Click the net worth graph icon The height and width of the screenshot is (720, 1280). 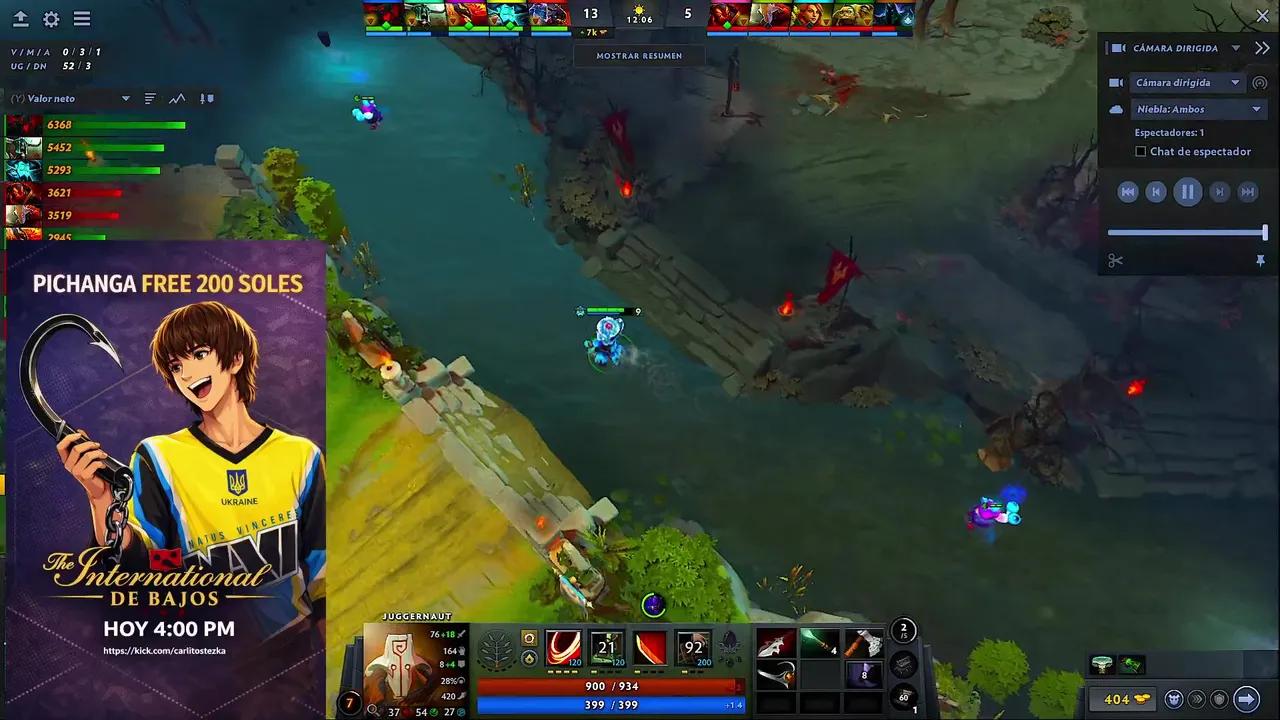click(x=177, y=98)
